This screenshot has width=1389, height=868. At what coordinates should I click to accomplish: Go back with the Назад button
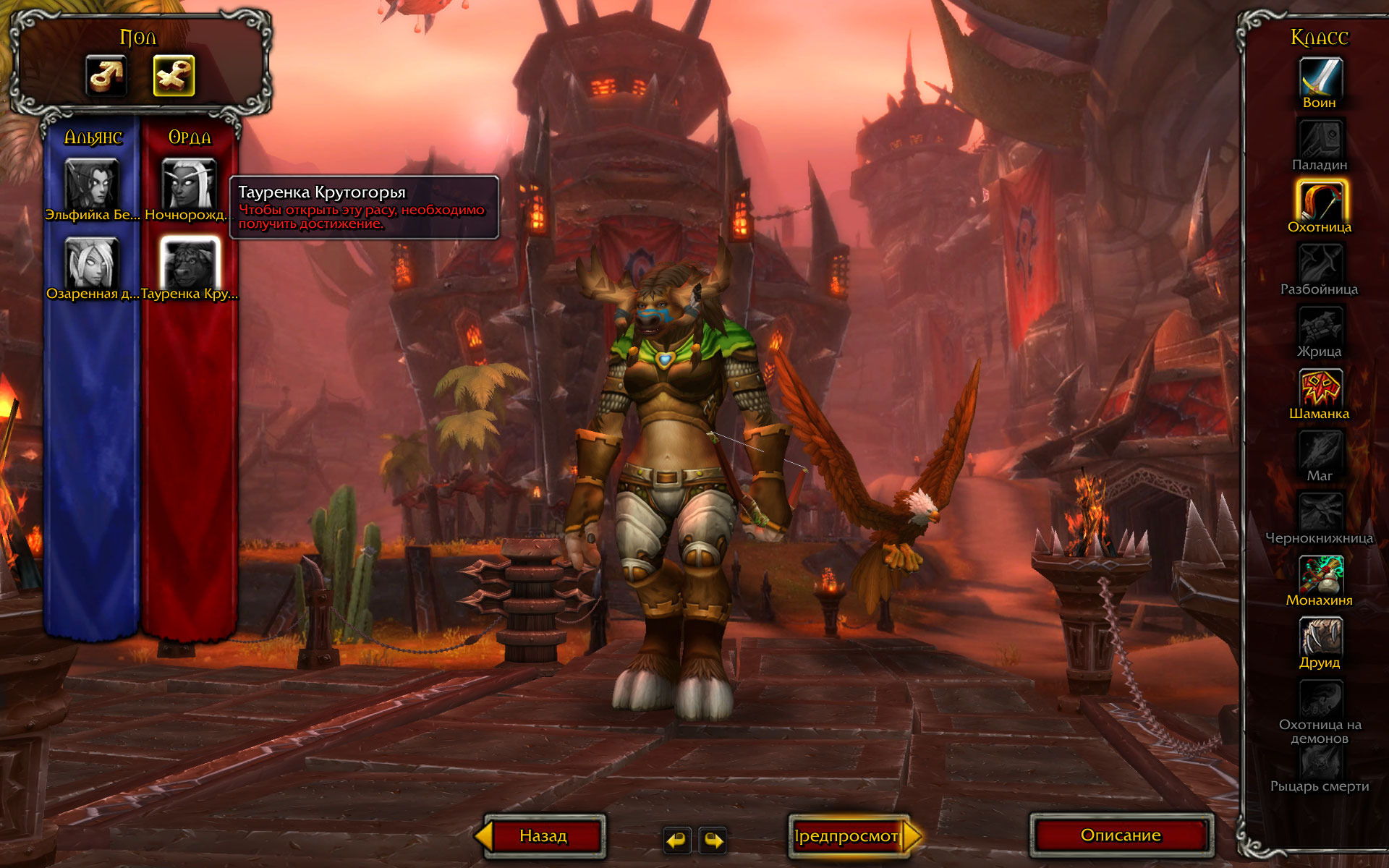pos(543,836)
